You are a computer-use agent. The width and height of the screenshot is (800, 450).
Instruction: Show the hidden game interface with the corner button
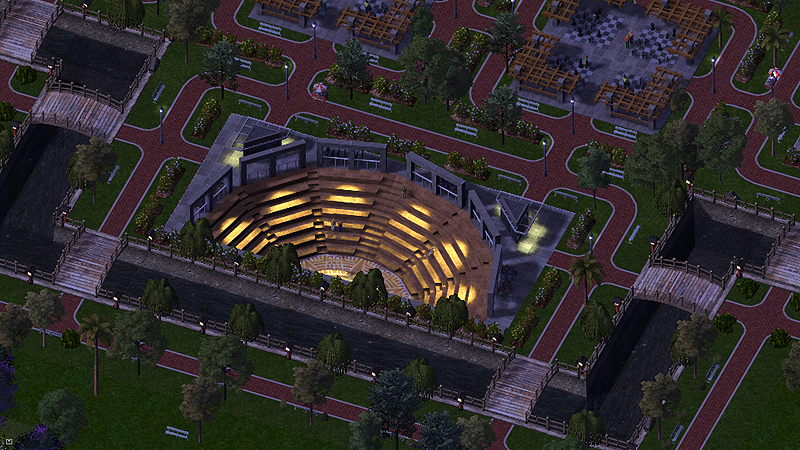7,440
